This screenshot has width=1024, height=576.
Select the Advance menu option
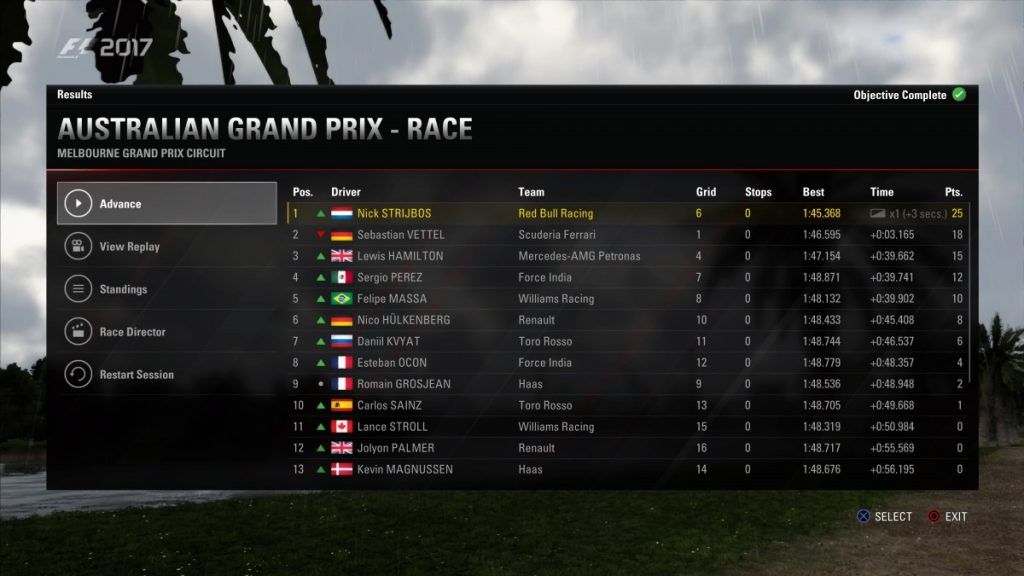tap(166, 204)
